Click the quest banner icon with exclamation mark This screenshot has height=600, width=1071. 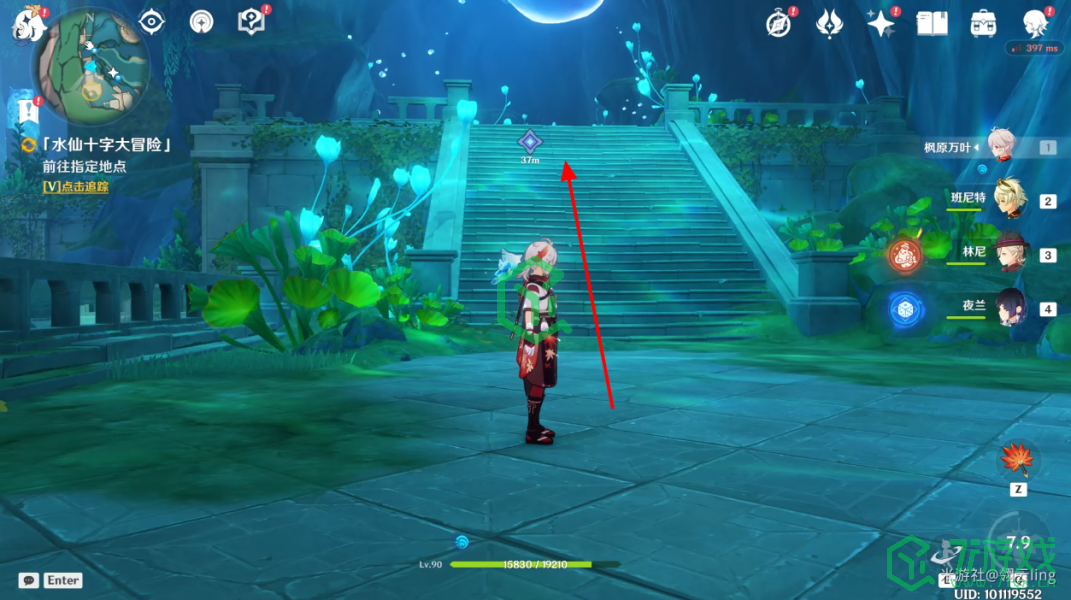27,109
